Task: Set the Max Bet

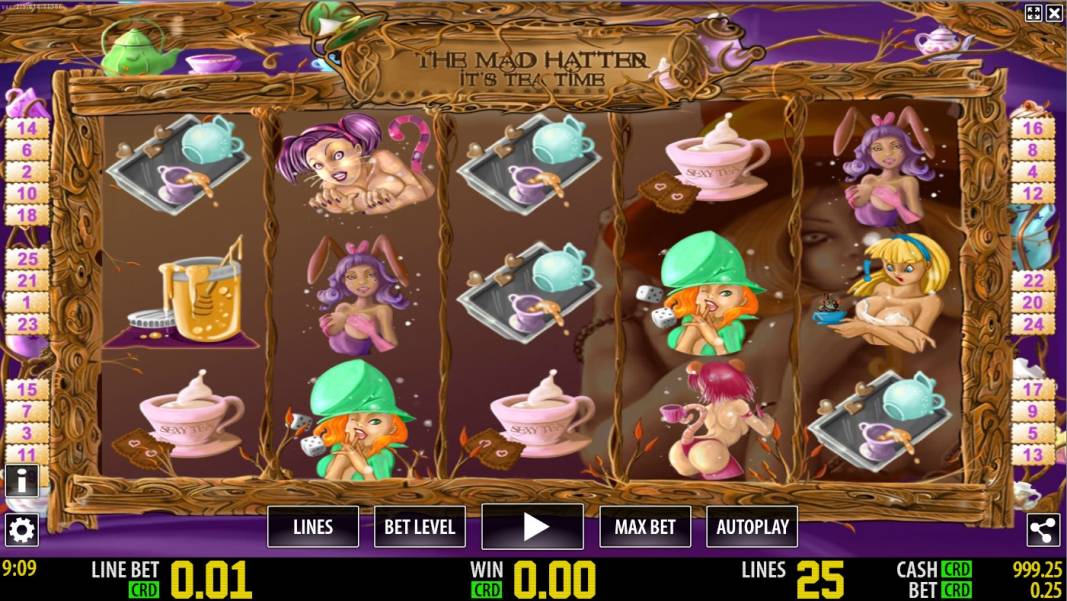Action: 645,526
